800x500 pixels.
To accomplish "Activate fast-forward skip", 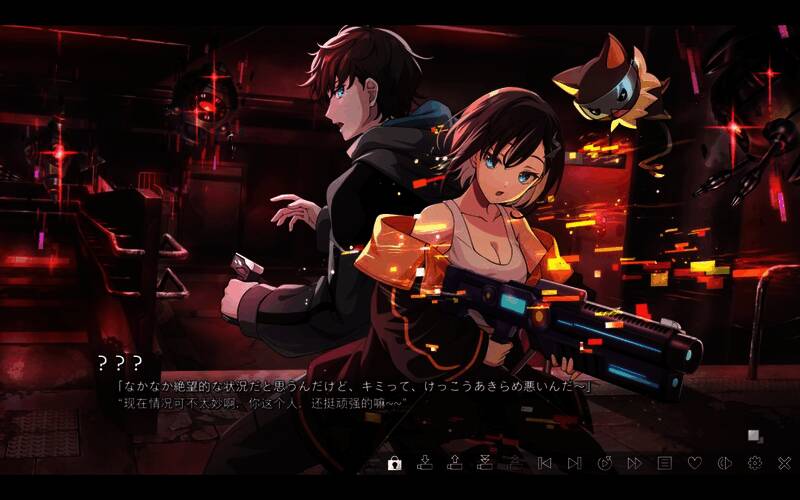I will click(x=634, y=463).
